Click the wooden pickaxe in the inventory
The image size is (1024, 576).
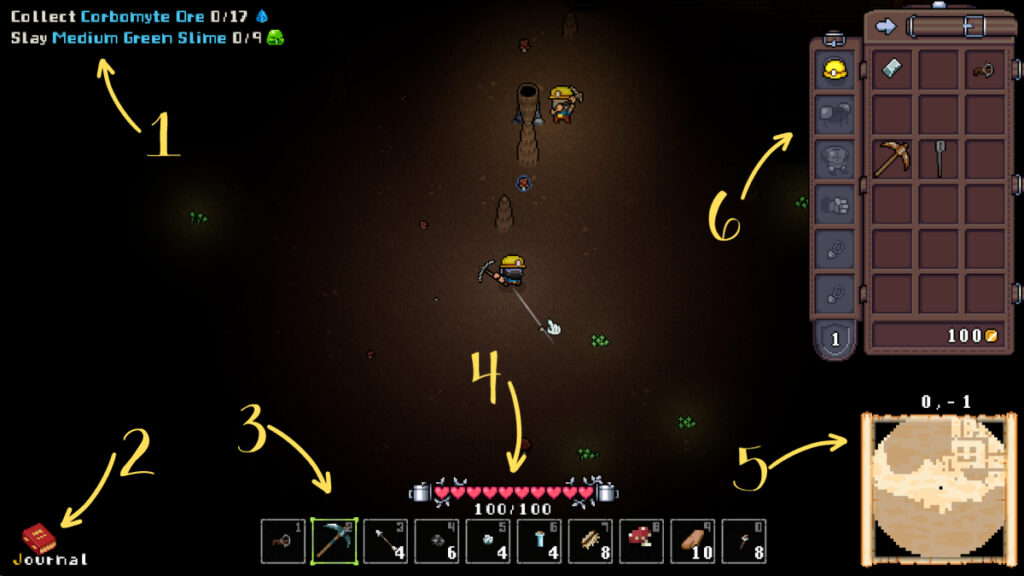tap(891, 158)
